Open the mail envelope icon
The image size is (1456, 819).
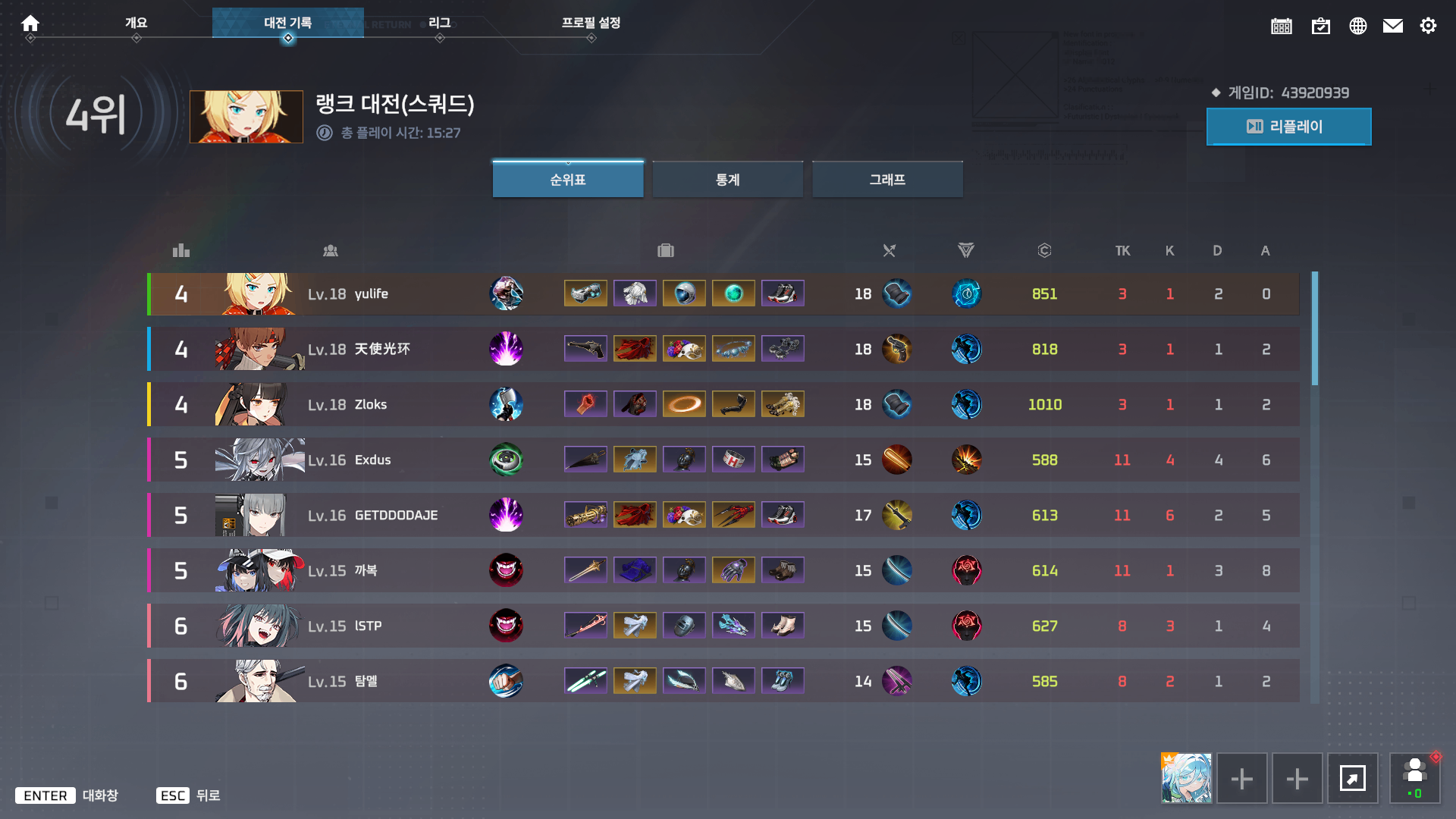[x=1393, y=25]
